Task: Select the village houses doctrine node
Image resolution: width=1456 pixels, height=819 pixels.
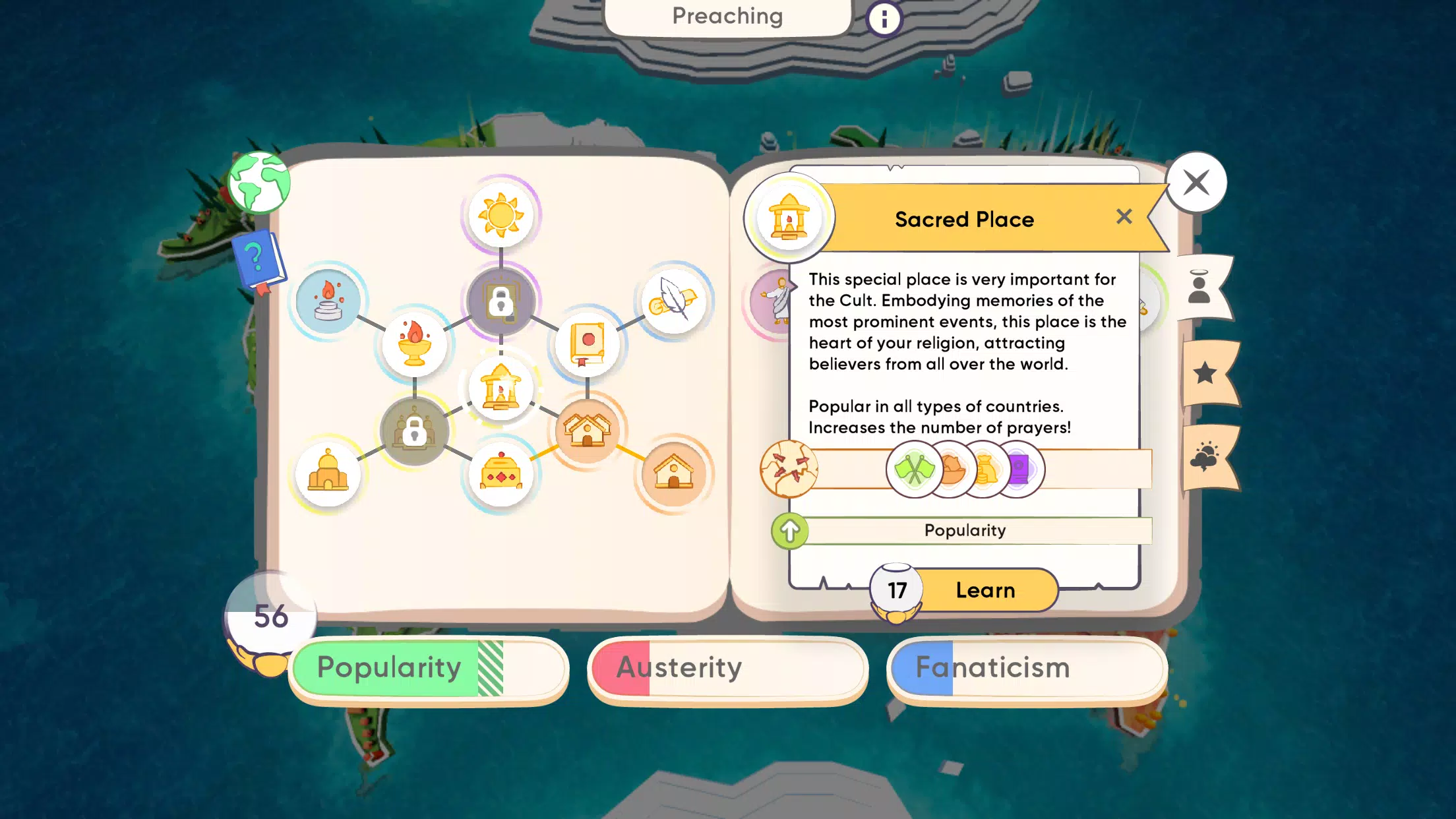Action: point(586,432)
